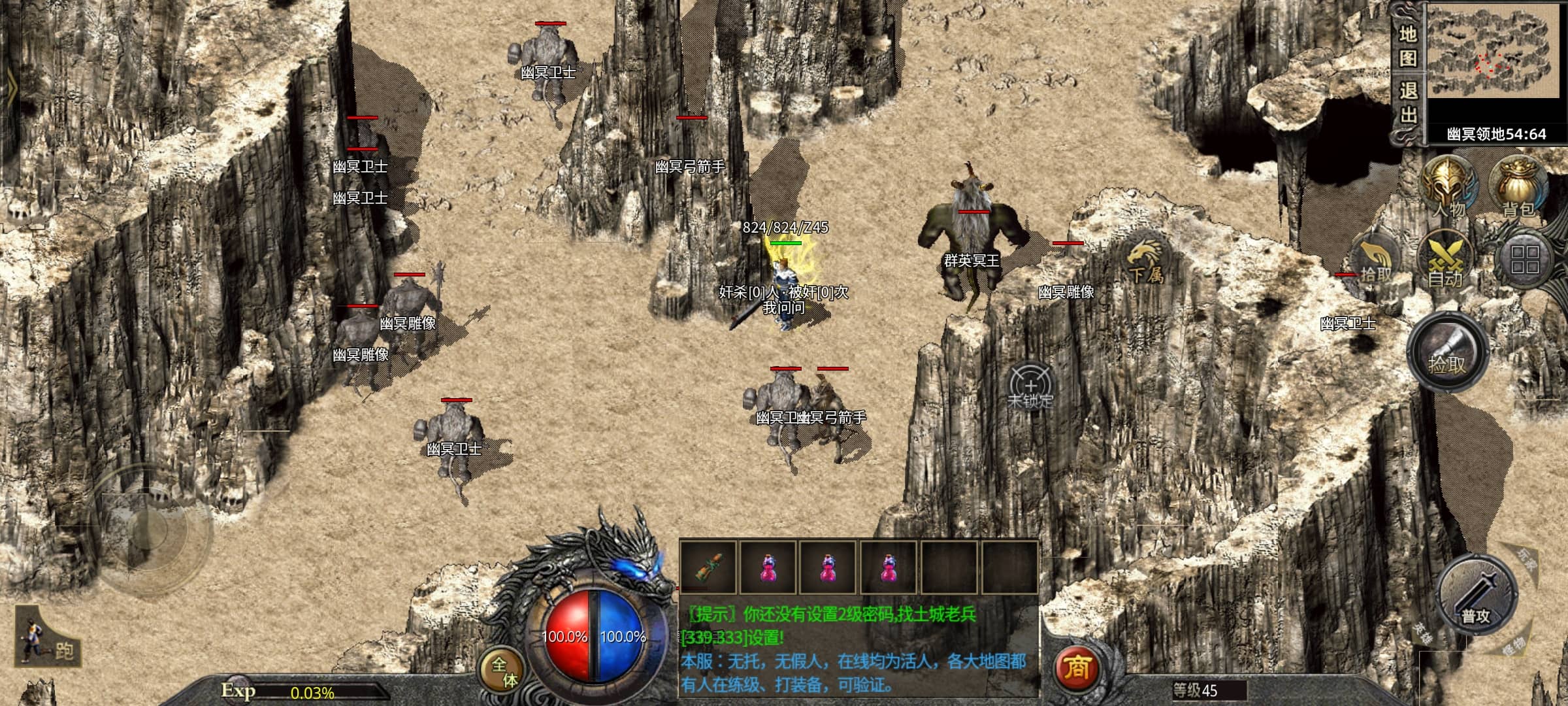1568x706 pixels.
Task: Open the 下属 dragon icon
Action: (x=1146, y=260)
